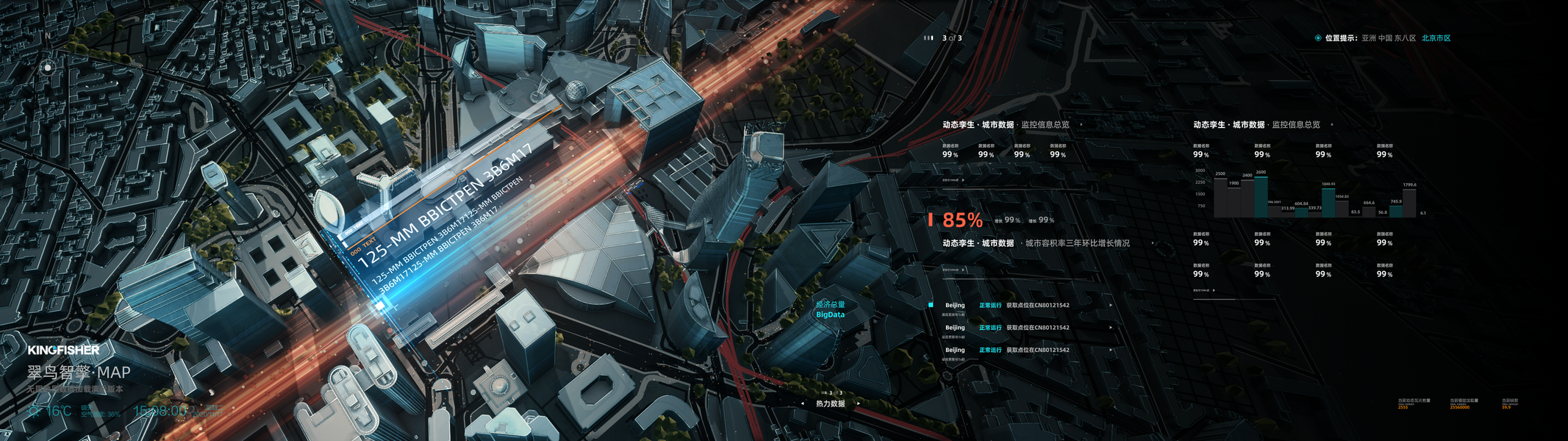Viewport: 1568px width, 441px height.
Task: Click the location pin icon beside 位置提示
Action: tap(1317, 38)
